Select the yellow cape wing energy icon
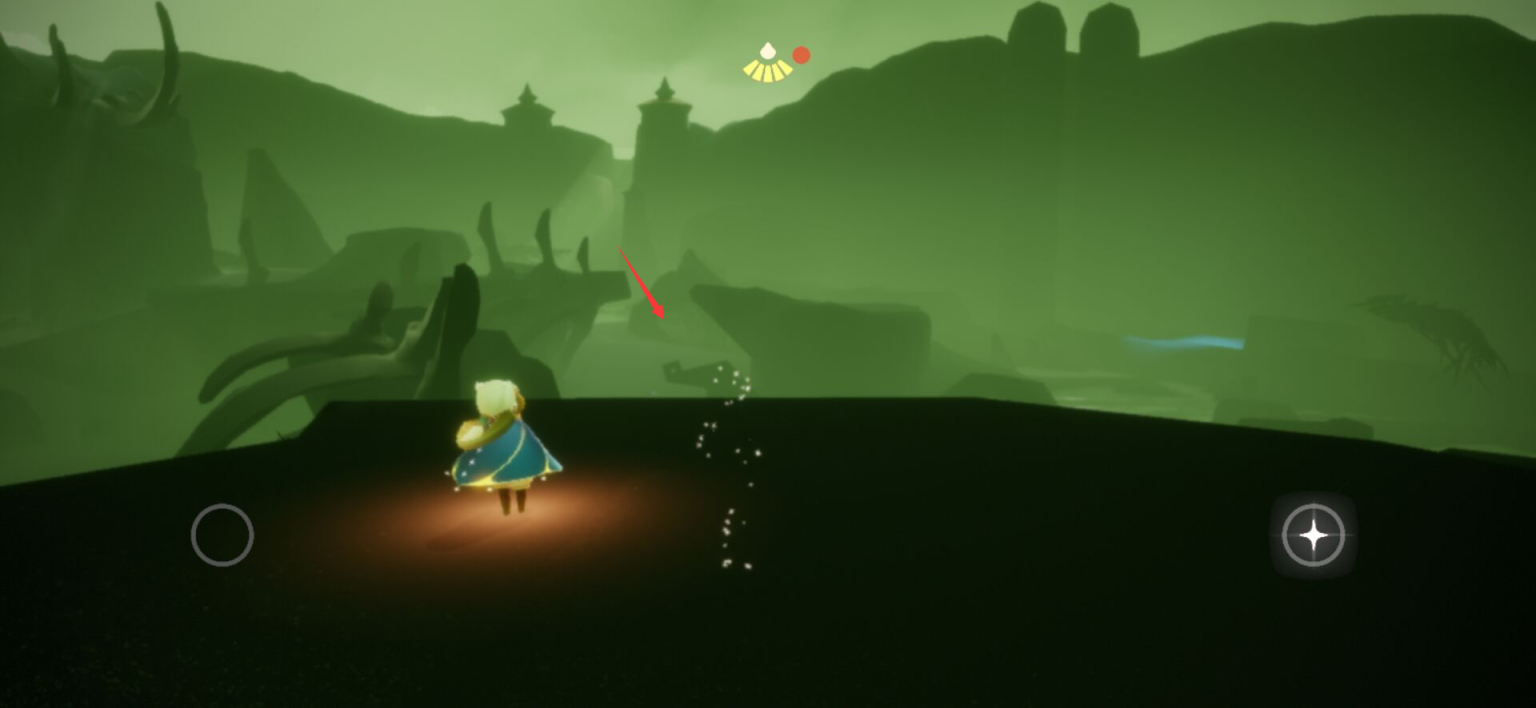Viewport: 1536px width, 708px height. [767, 63]
